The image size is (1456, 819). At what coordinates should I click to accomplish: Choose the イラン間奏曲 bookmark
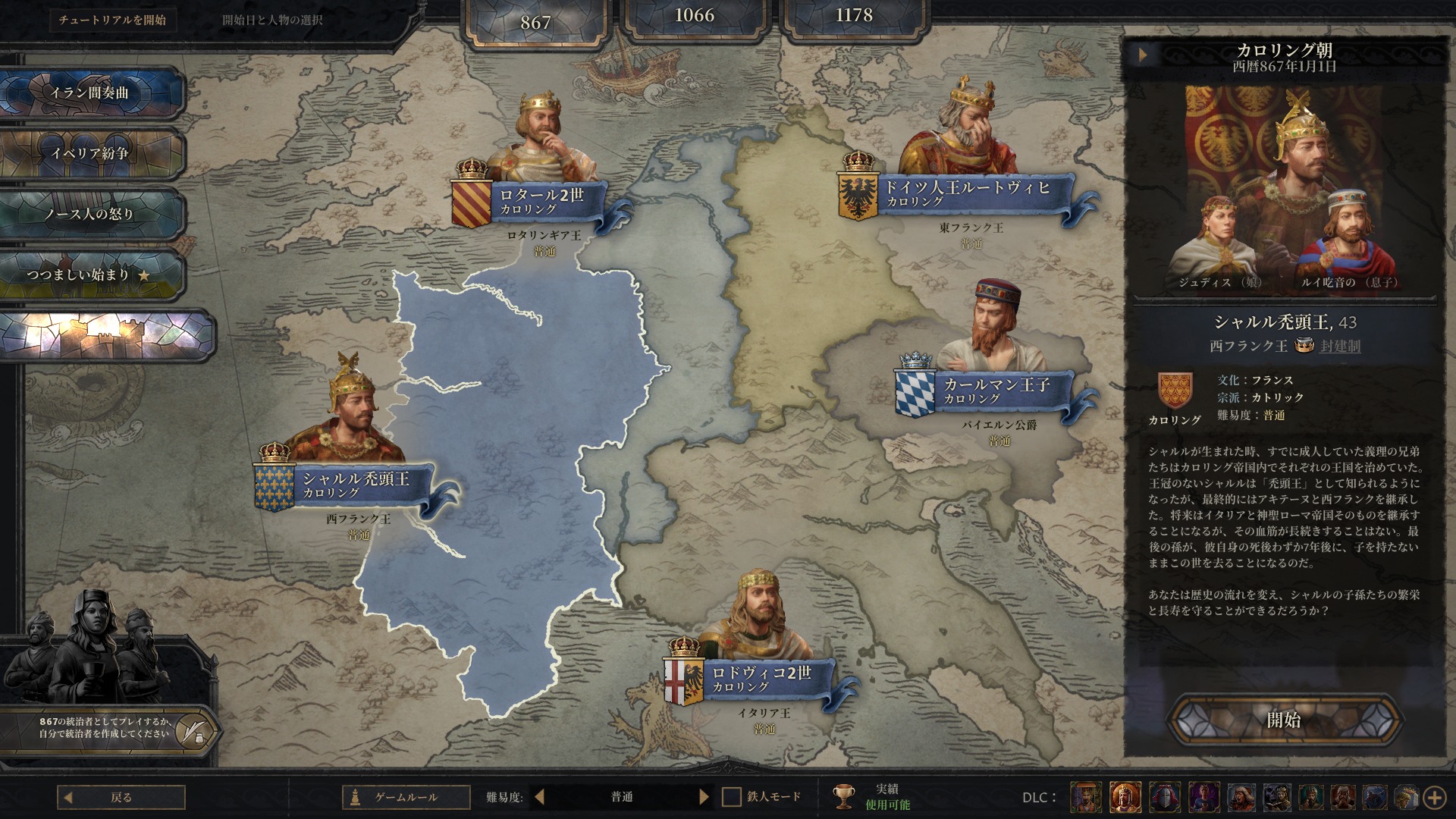tap(91, 93)
